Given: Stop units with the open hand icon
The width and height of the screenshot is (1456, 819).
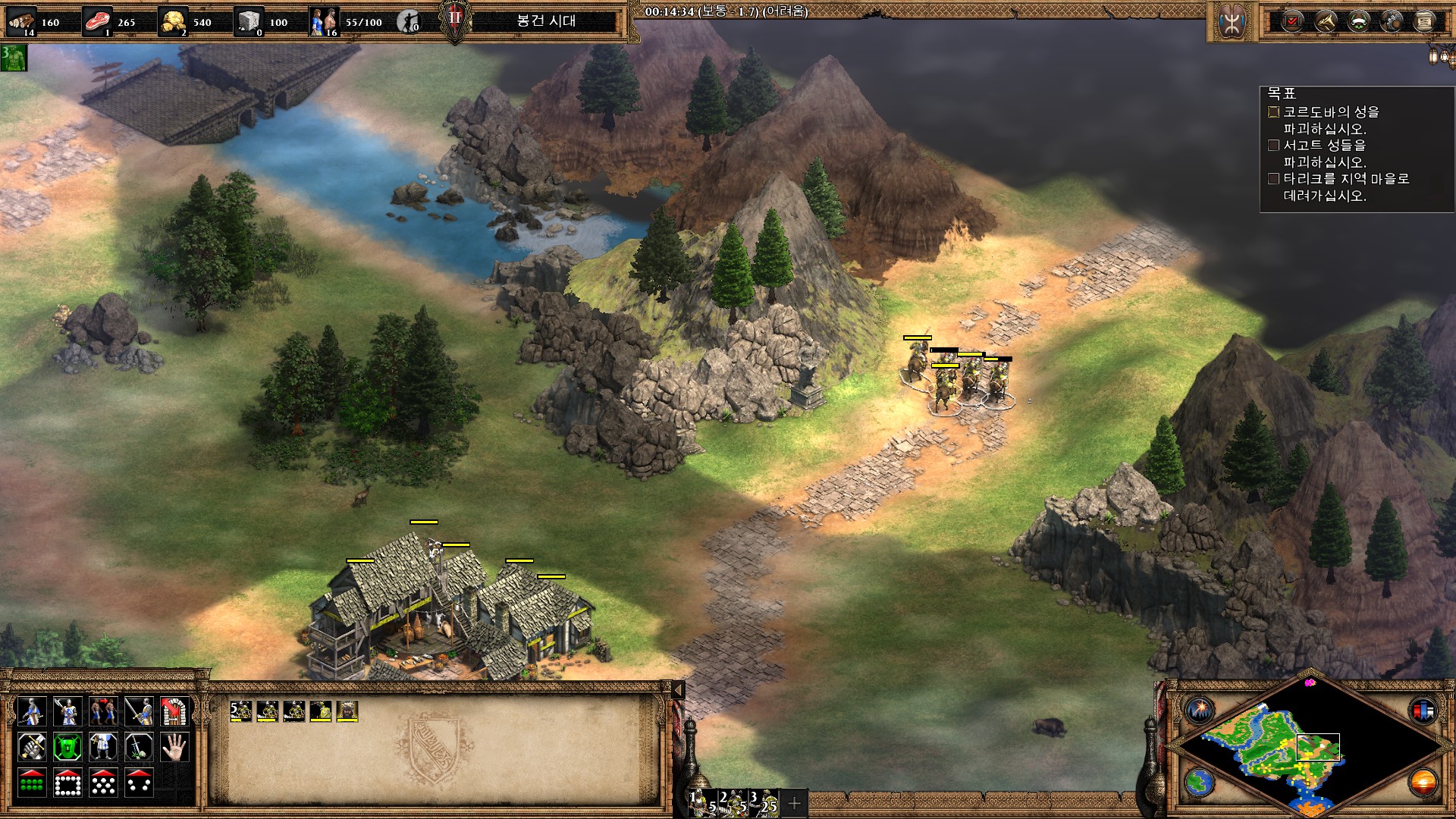Looking at the screenshot, I should coord(174,747).
